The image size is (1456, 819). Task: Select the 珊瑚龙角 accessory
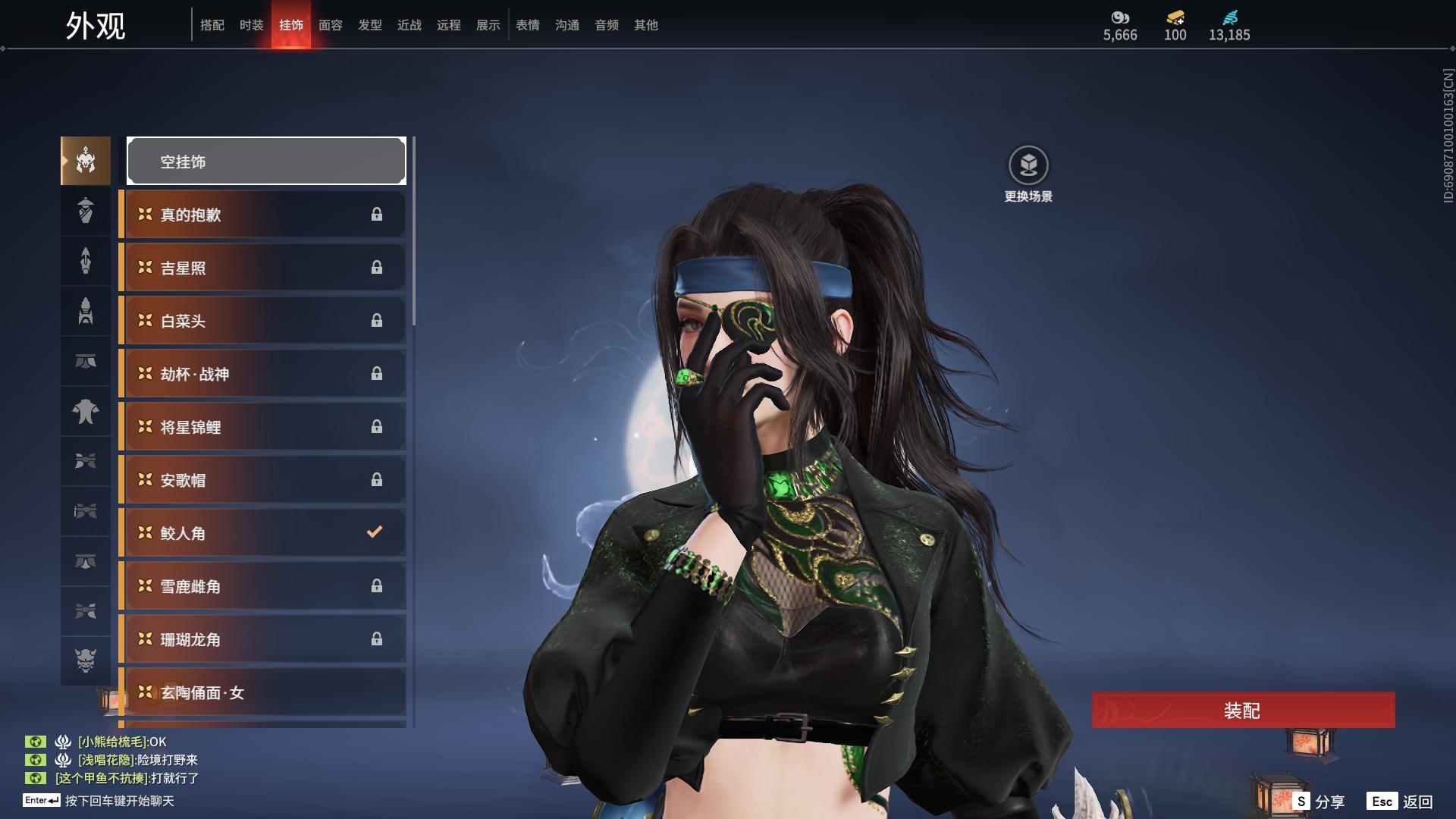coord(263,639)
